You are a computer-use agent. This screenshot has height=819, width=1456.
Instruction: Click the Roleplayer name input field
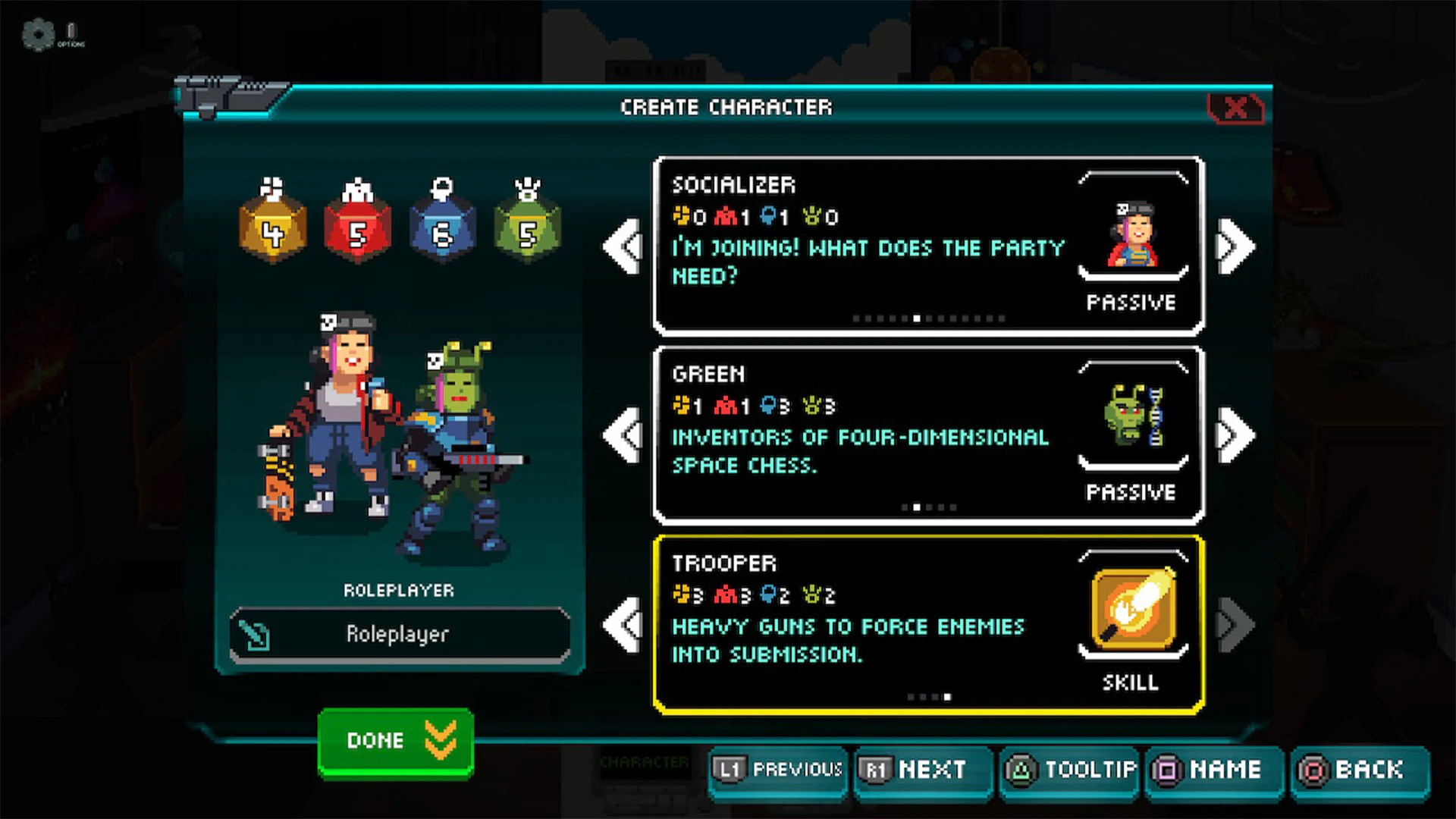click(398, 635)
